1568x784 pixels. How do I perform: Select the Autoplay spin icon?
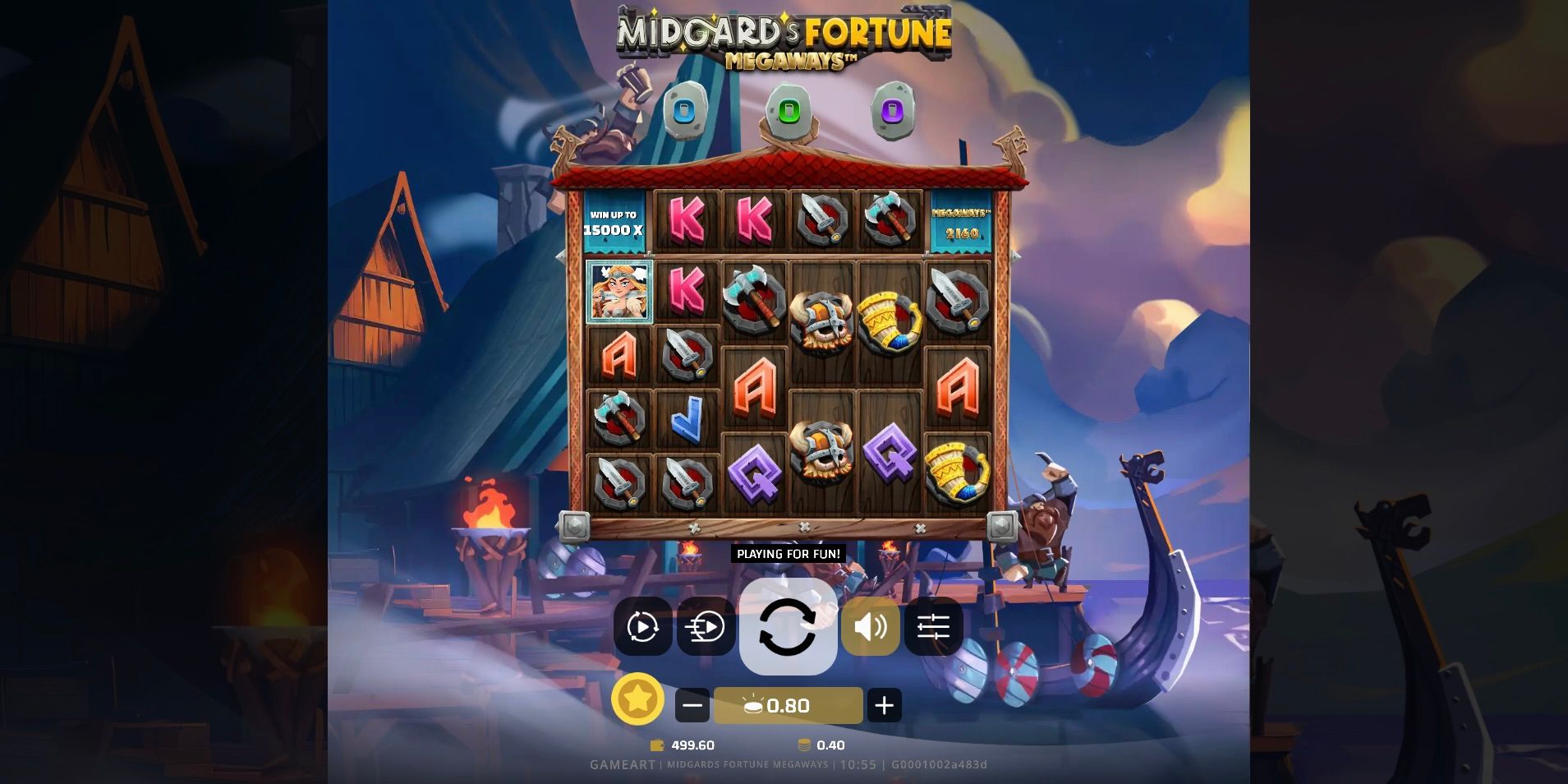tap(643, 628)
